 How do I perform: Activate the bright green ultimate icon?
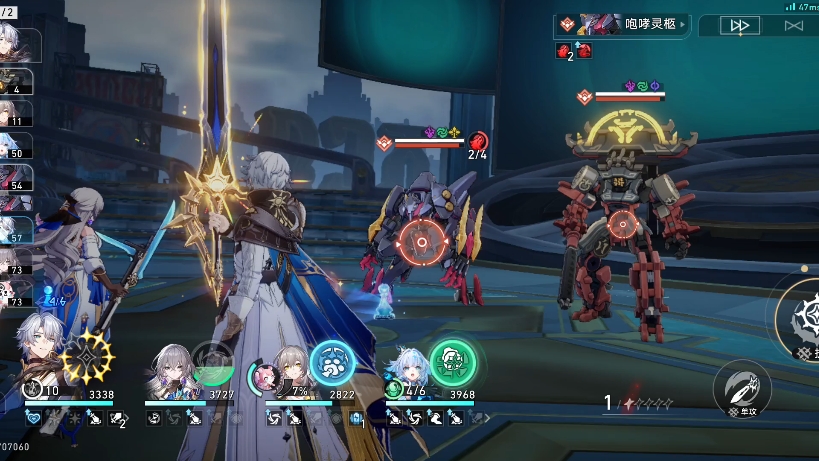(x=452, y=362)
